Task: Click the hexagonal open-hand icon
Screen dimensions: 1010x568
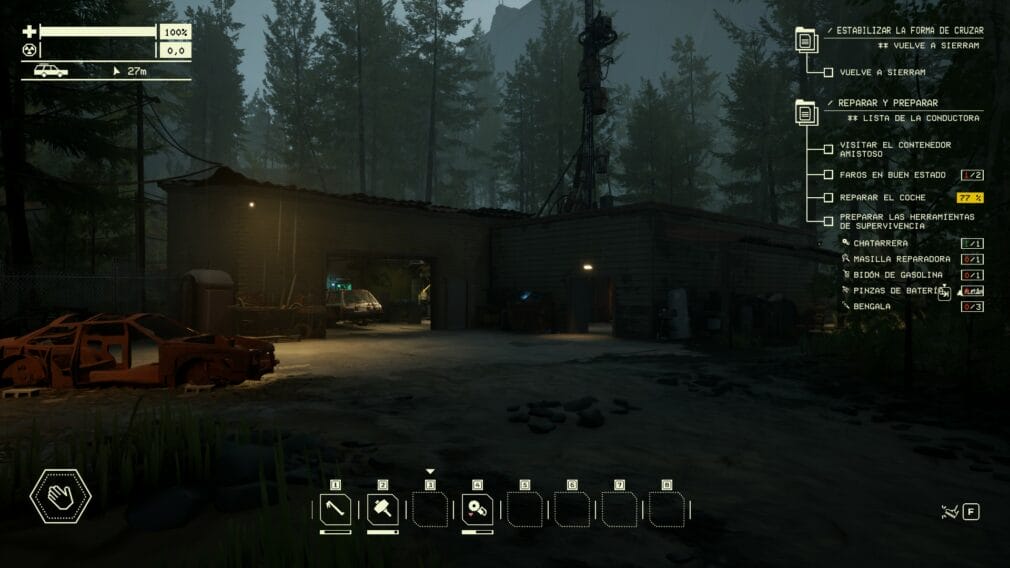Action: pos(61,496)
